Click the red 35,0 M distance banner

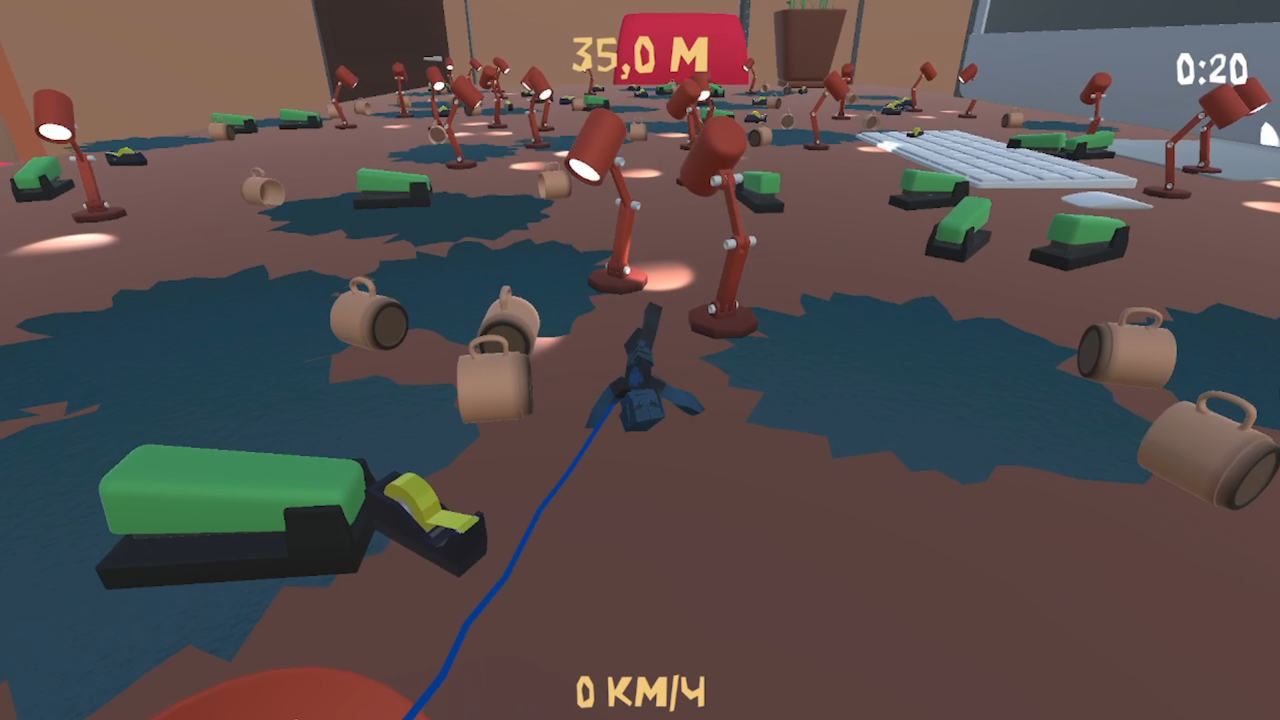[x=640, y=50]
